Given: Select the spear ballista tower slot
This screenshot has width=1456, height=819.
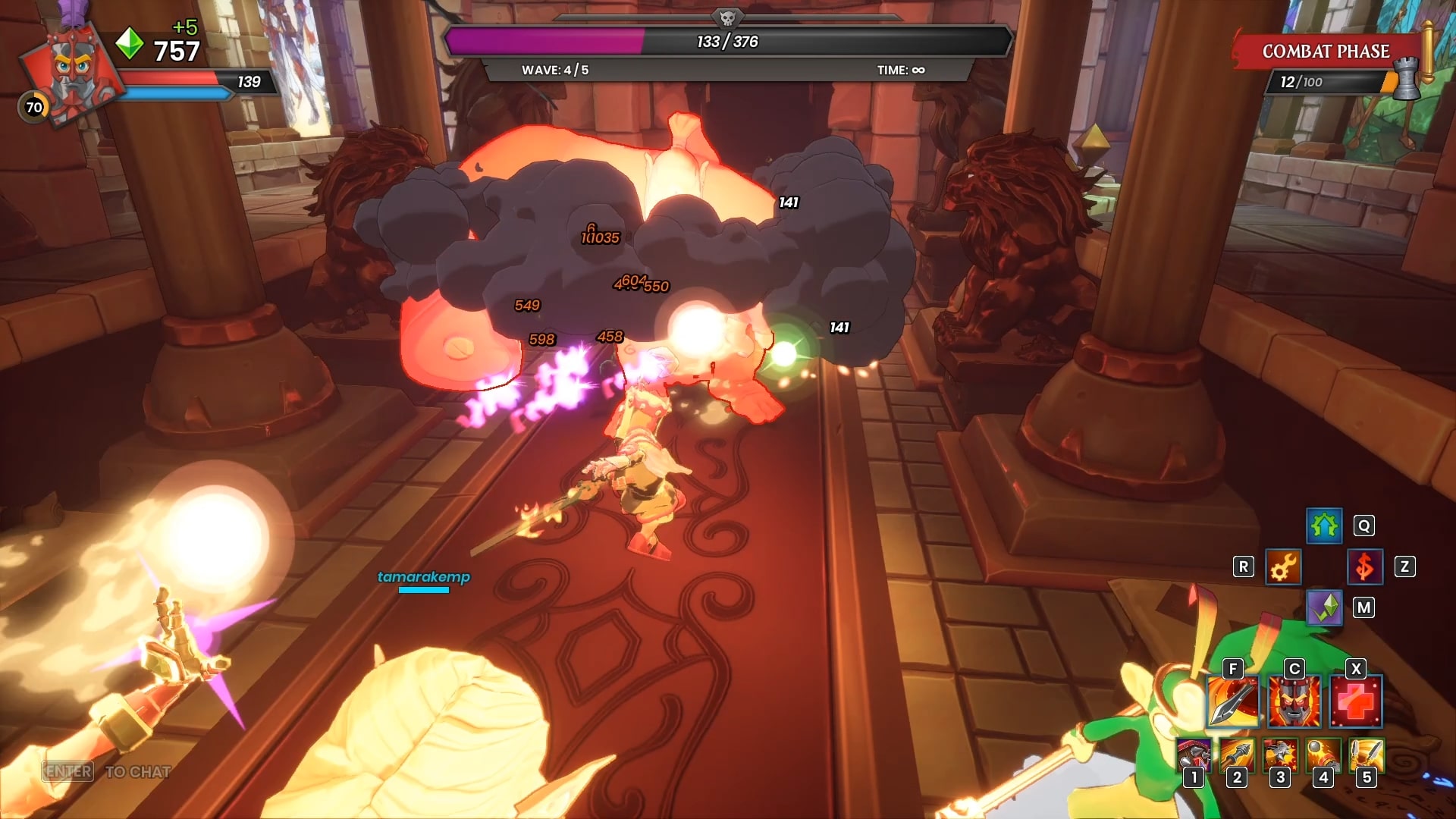Looking at the screenshot, I should [x=1238, y=755].
